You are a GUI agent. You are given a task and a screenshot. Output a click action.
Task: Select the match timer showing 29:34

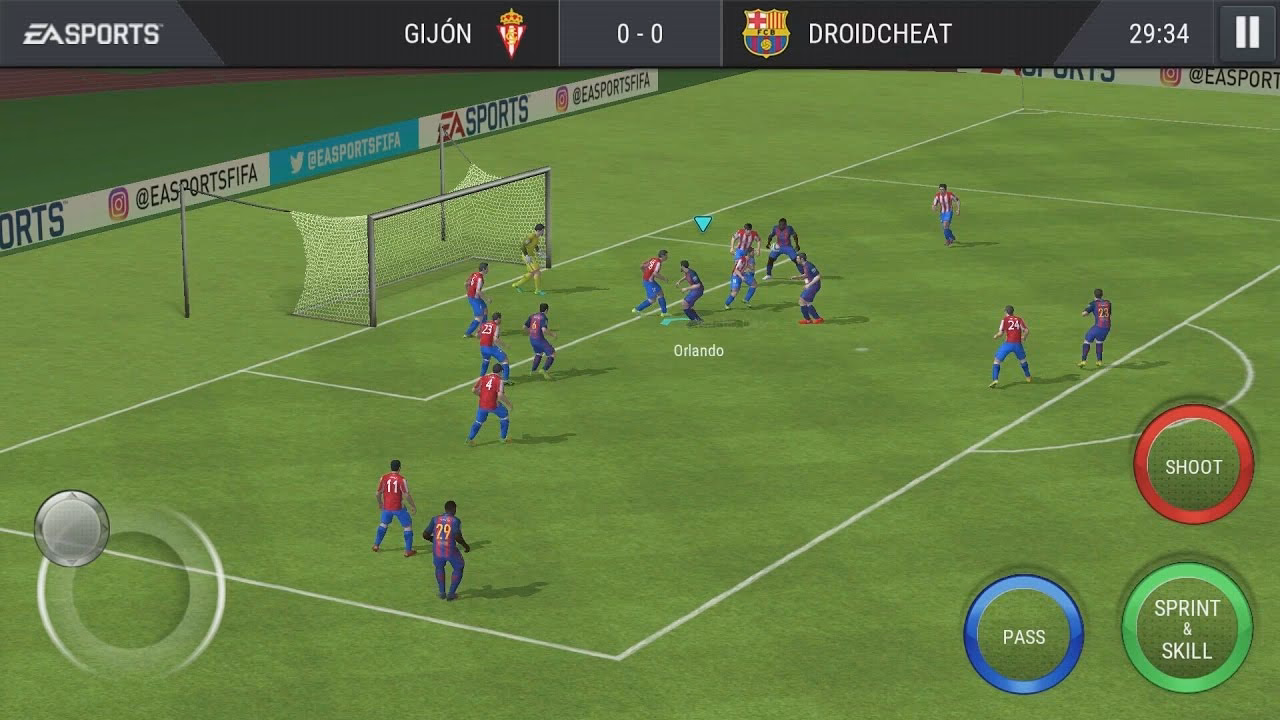coord(1160,31)
